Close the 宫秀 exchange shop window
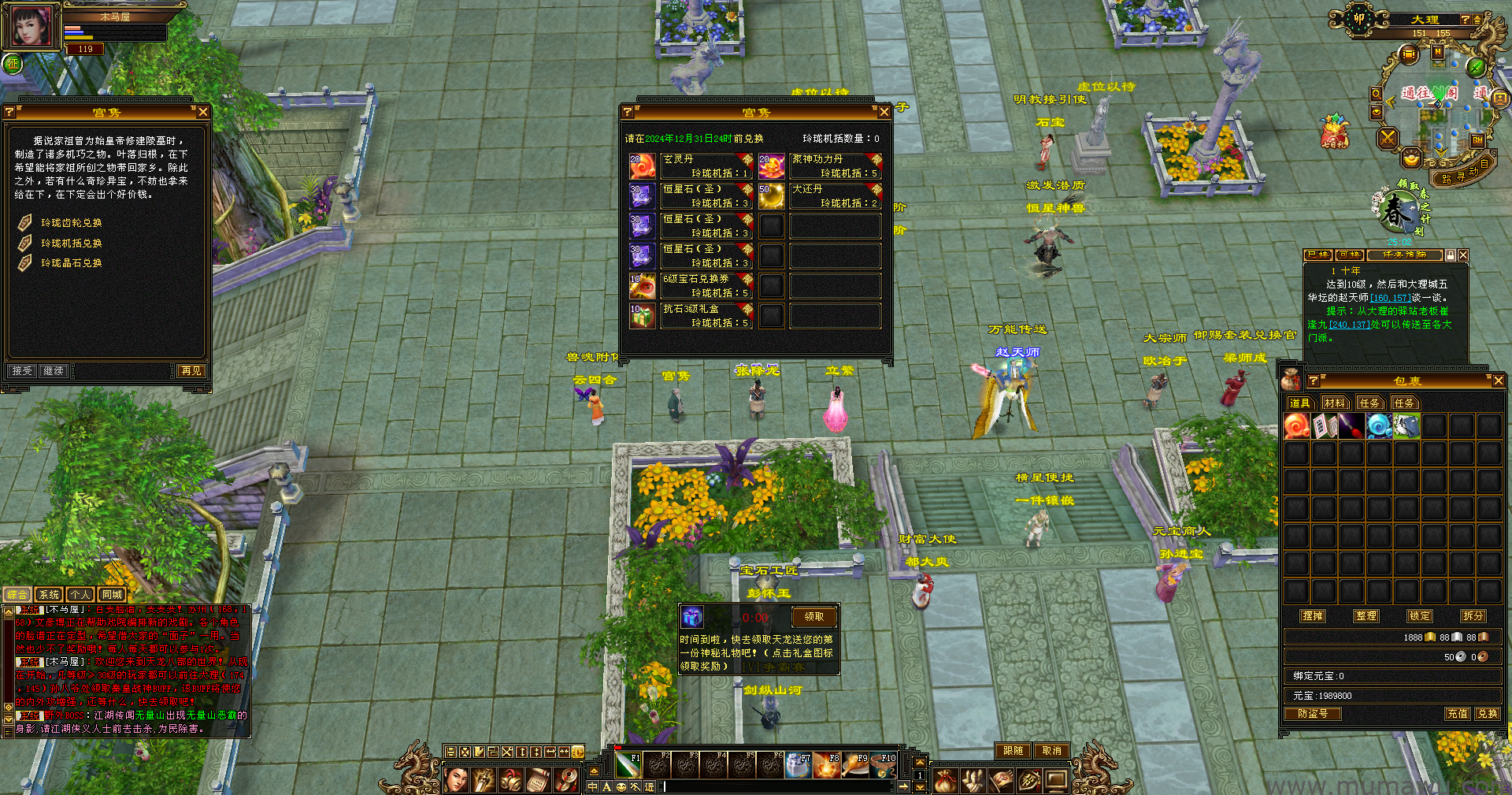Viewport: 1512px width, 795px height. pyautogui.click(x=884, y=112)
